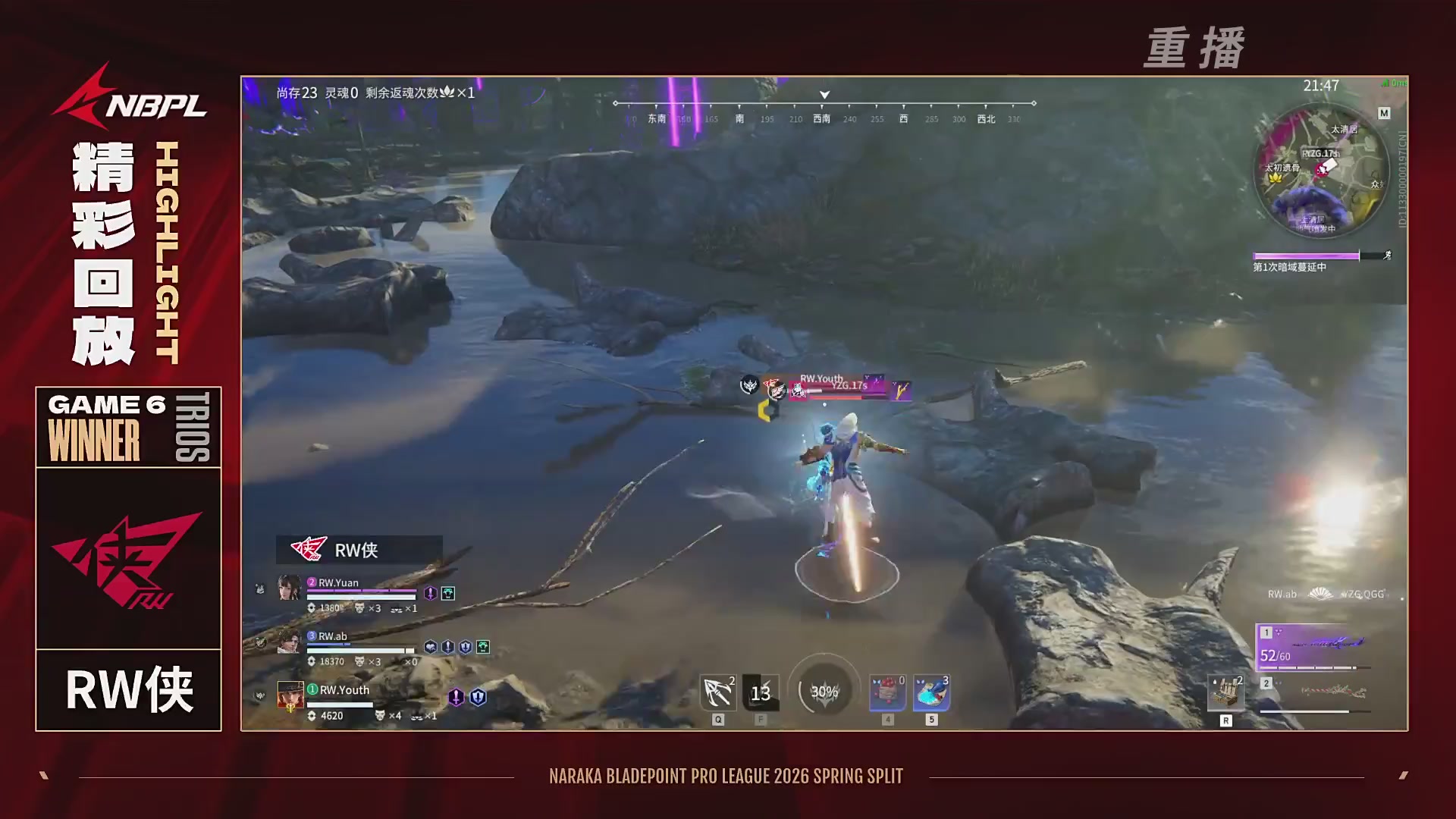Open the circular minimap
Screen dimensions: 1456x819
(1320, 171)
